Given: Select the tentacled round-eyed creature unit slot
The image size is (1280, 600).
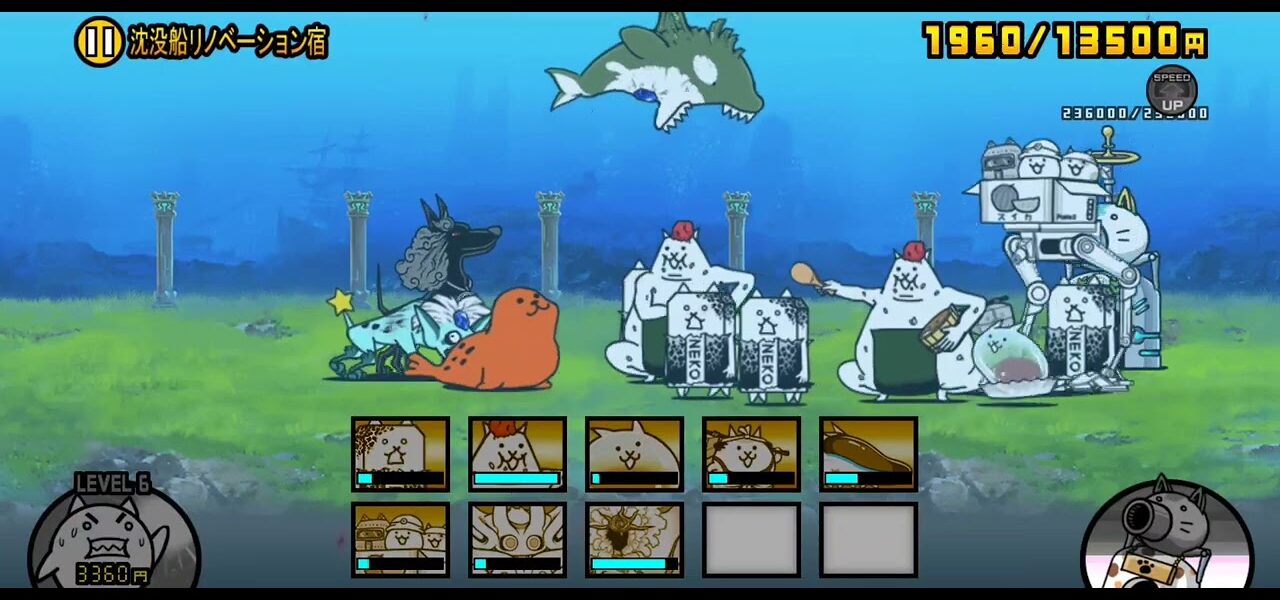Looking at the screenshot, I should click(x=517, y=540).
